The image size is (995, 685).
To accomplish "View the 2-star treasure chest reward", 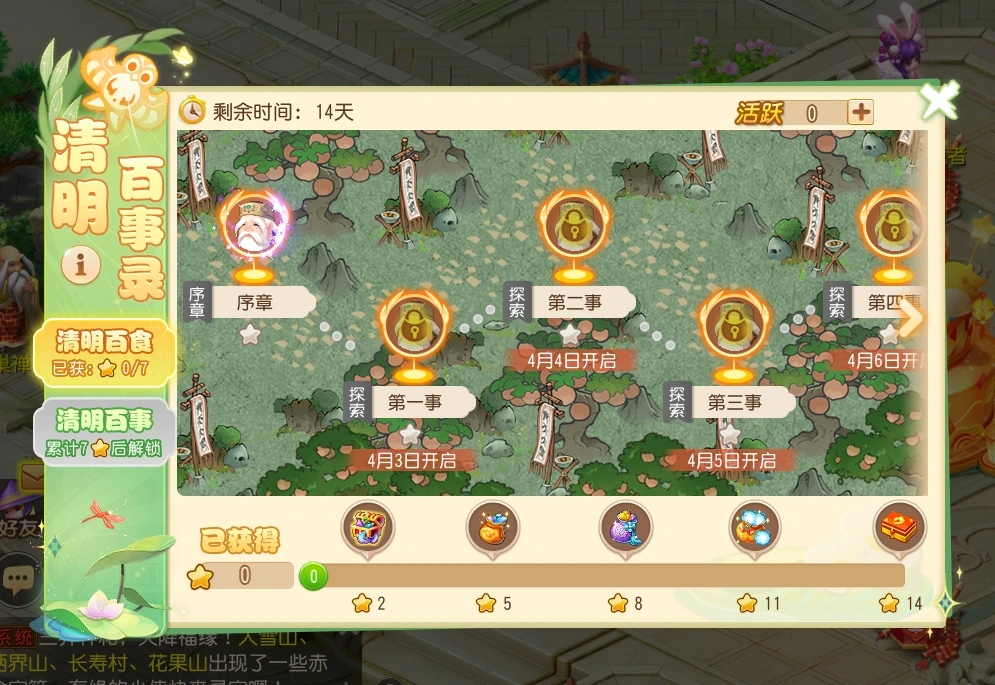I will click(368, 528).
